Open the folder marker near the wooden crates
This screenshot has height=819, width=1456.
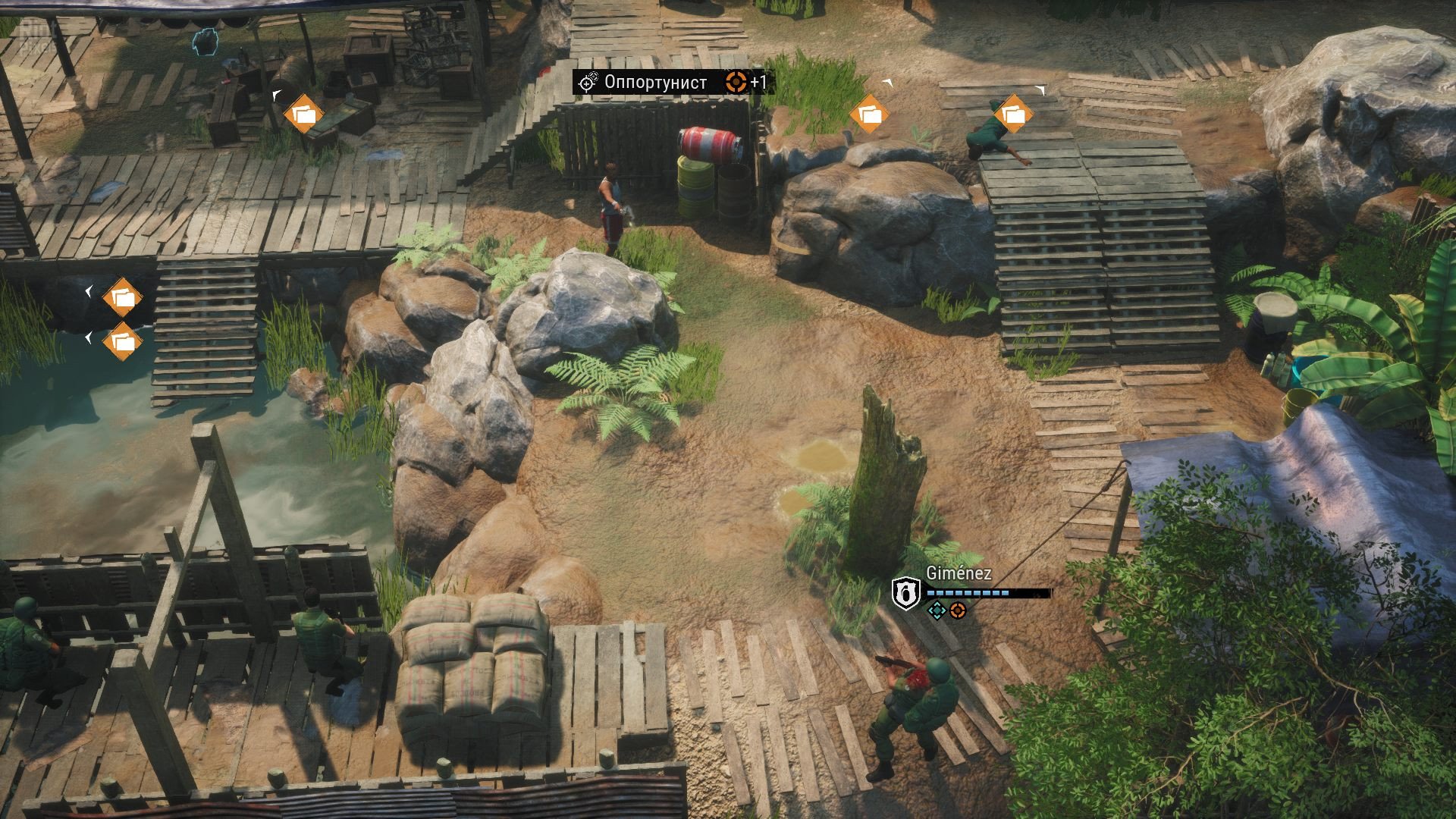[303, 115]
